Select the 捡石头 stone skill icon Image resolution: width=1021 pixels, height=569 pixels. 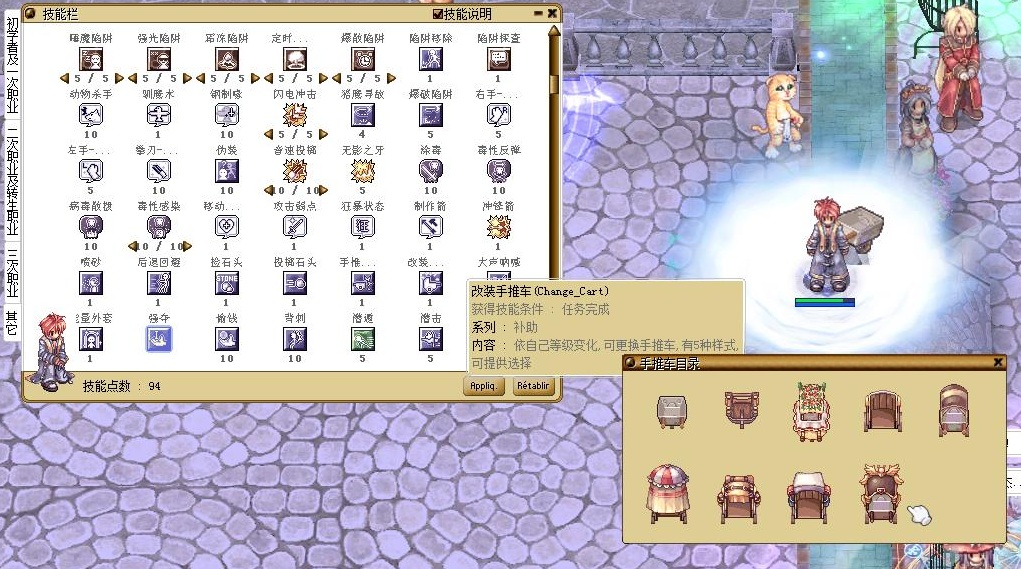click(227, 283)
